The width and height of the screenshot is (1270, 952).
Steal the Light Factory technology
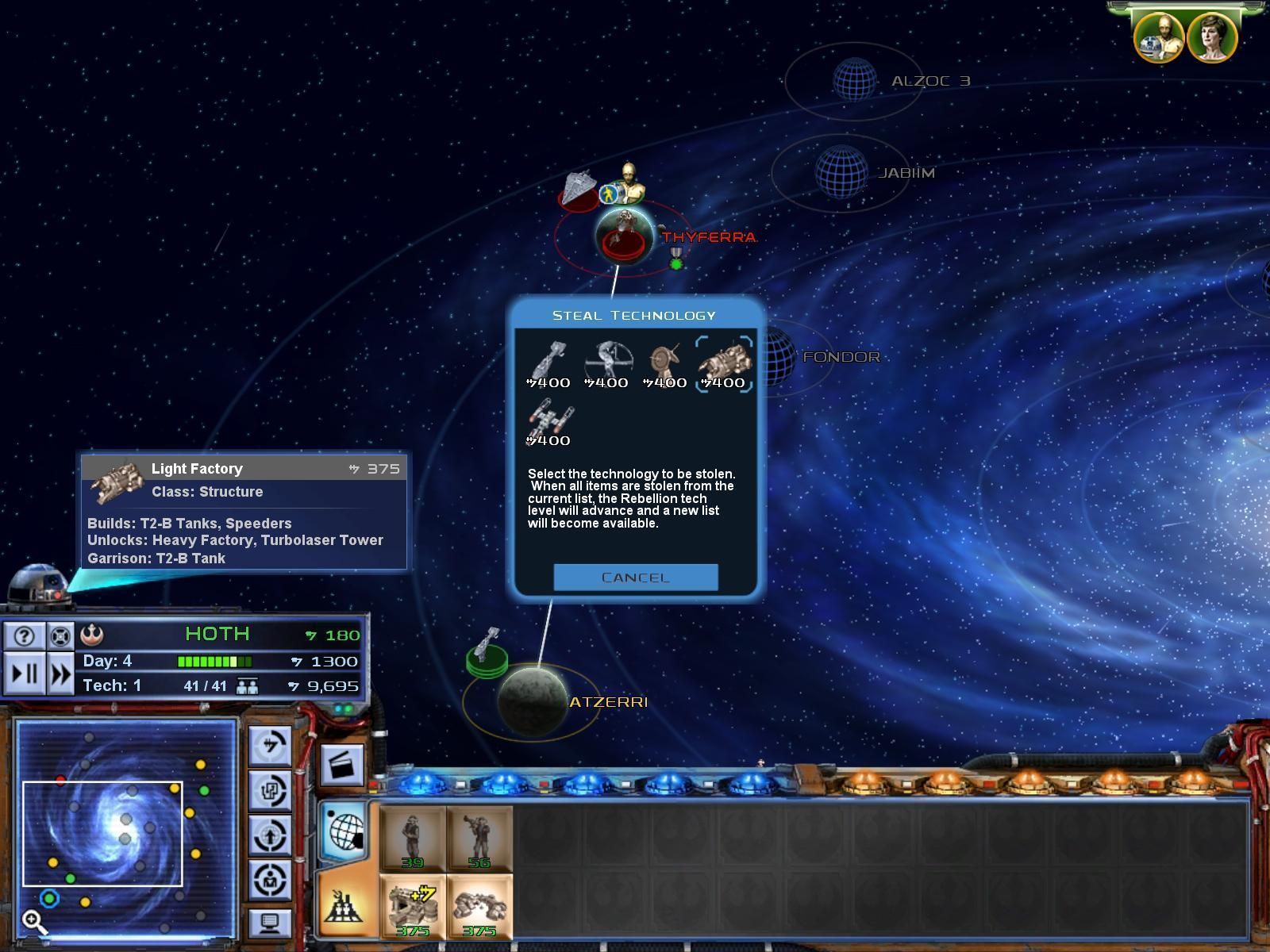point(724,364)
